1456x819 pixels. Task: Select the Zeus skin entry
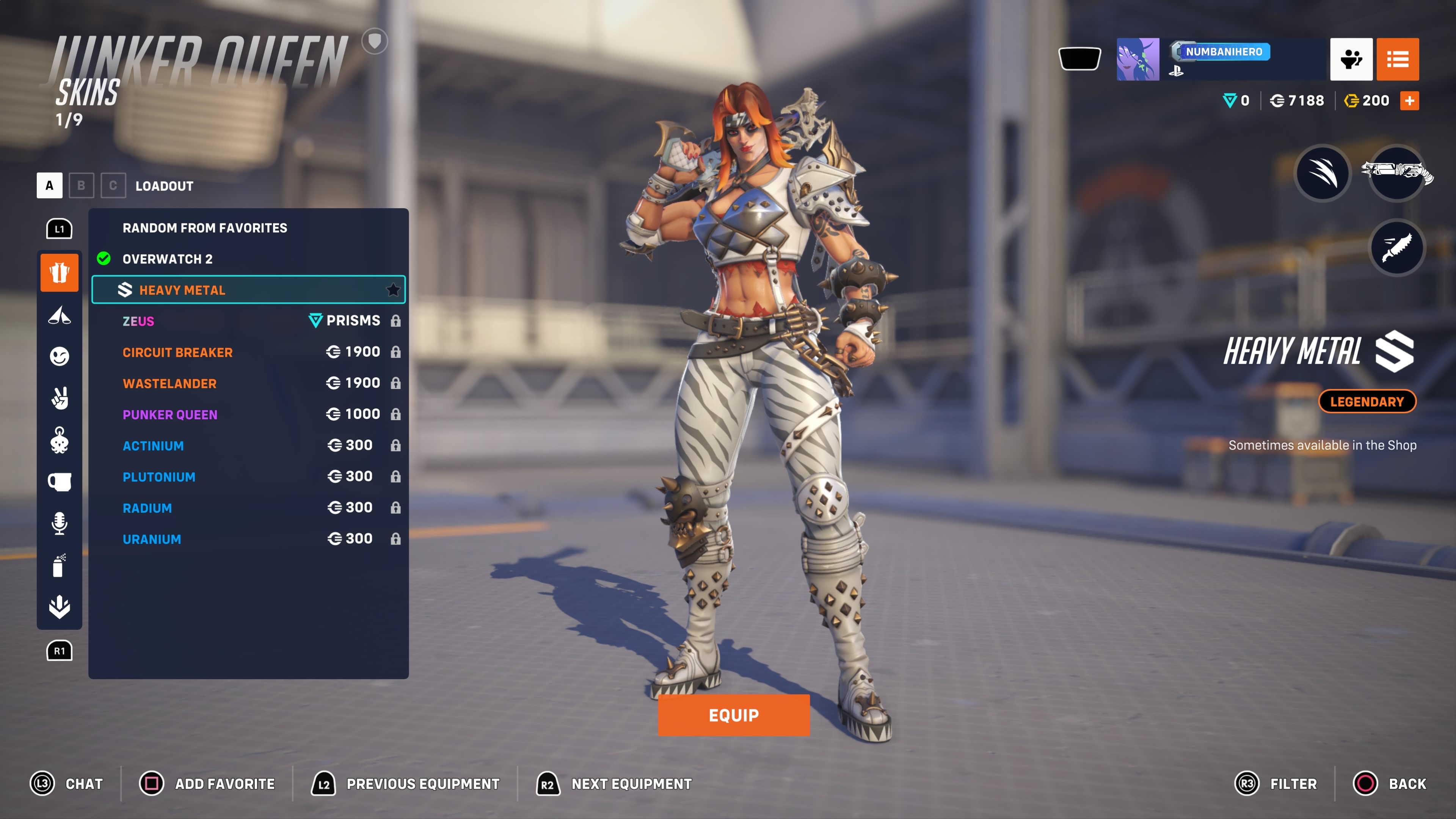[x=249, y=321]
